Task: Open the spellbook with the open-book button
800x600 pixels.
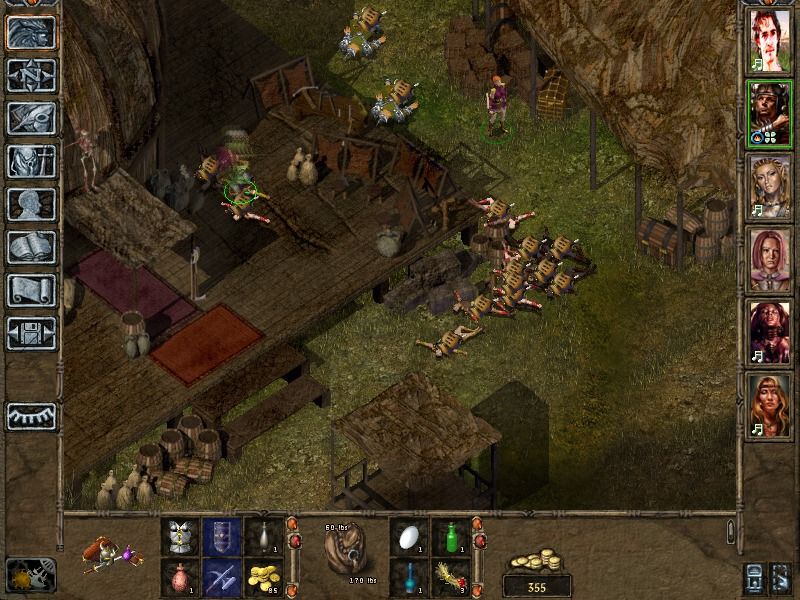Action: pyautogui.click(x=31, y=247)
